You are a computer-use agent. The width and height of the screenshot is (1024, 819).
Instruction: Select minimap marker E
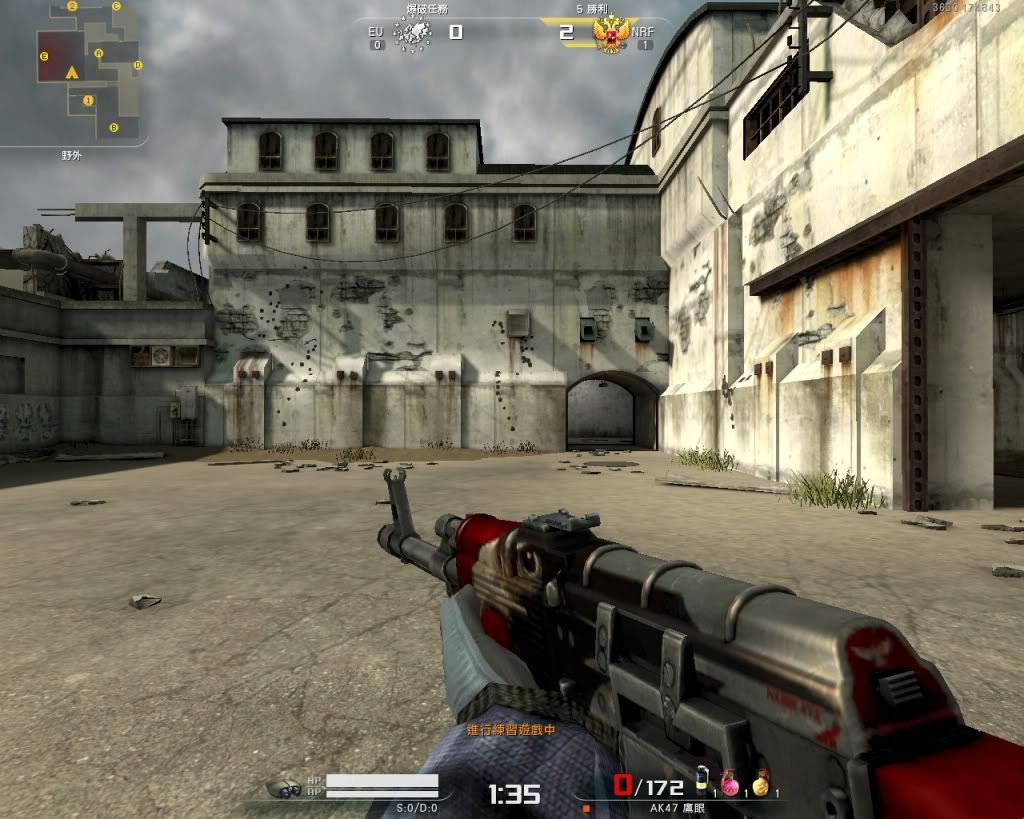pos(44,57)
